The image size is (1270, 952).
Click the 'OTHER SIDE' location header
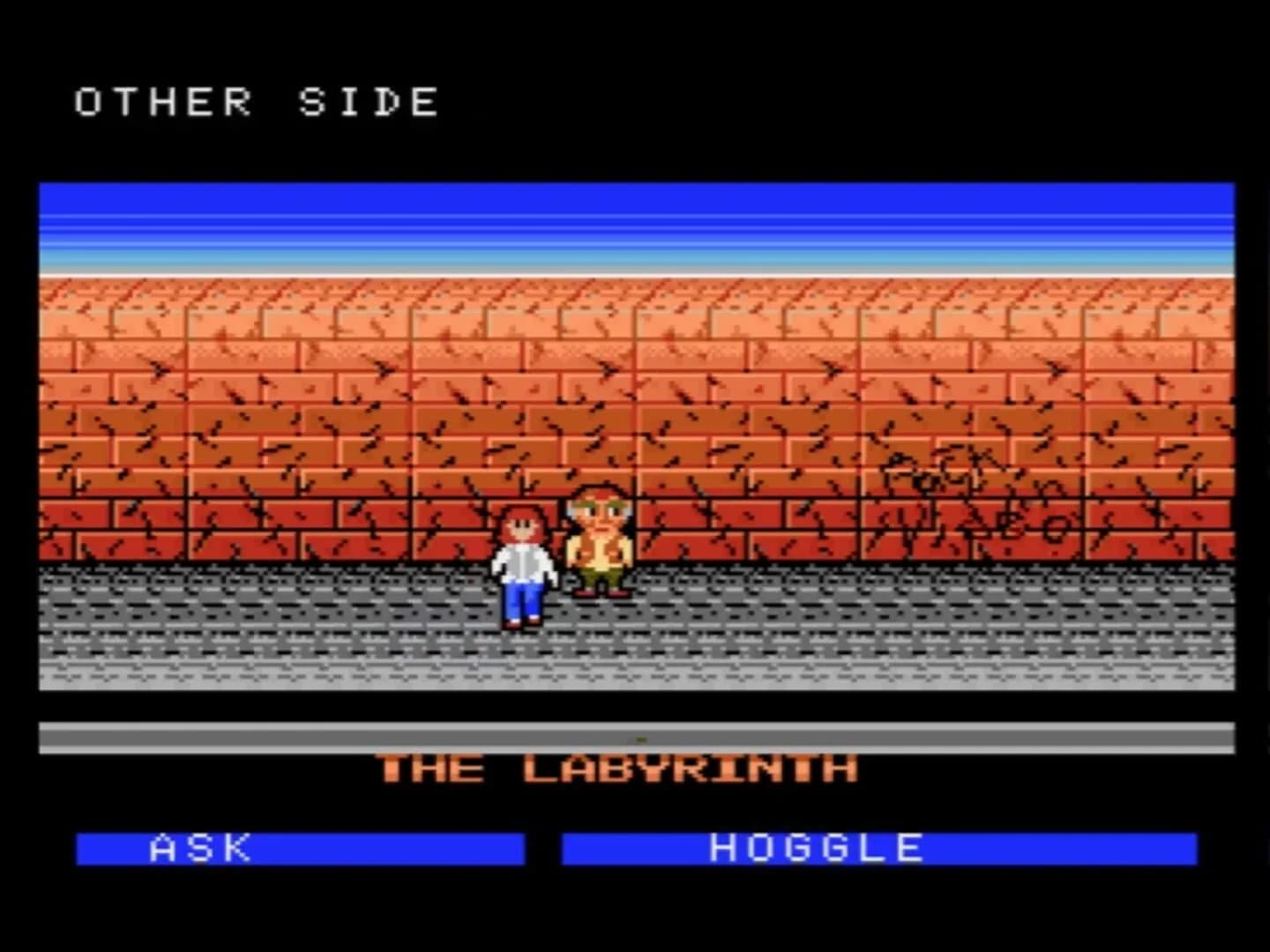[x=256, y=101]
